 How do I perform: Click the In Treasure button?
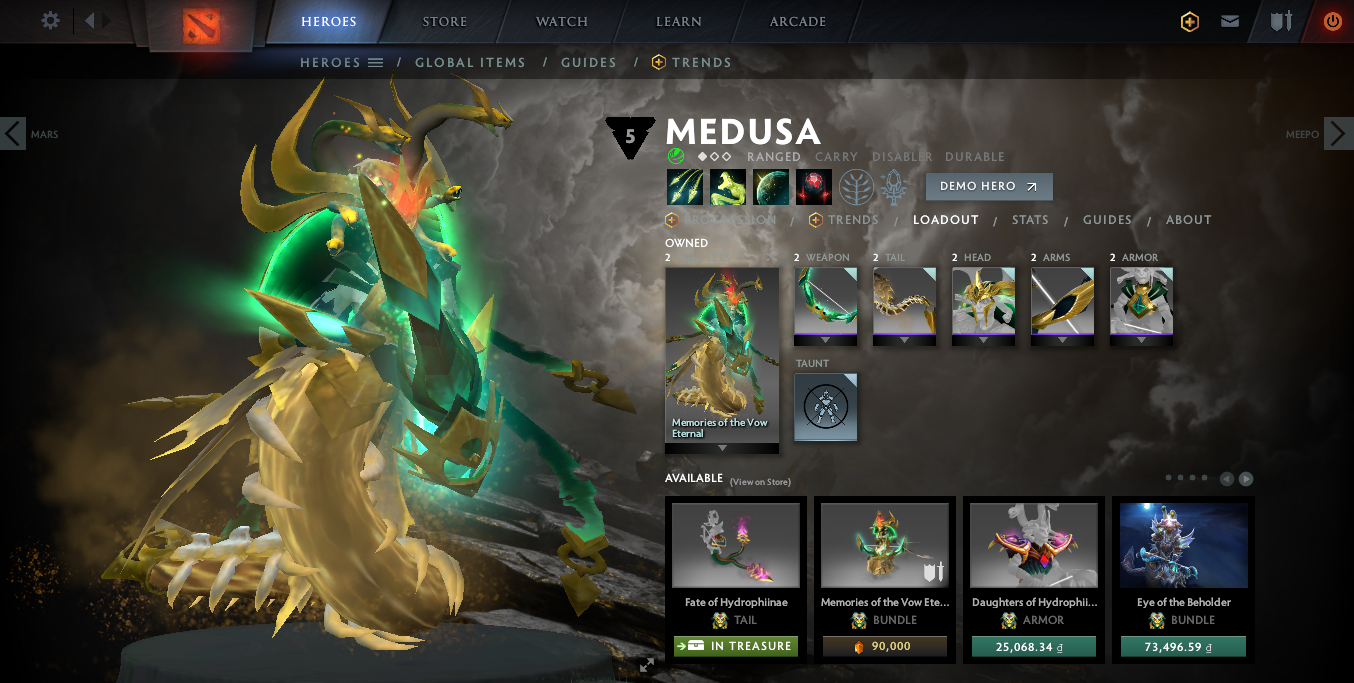735,646
